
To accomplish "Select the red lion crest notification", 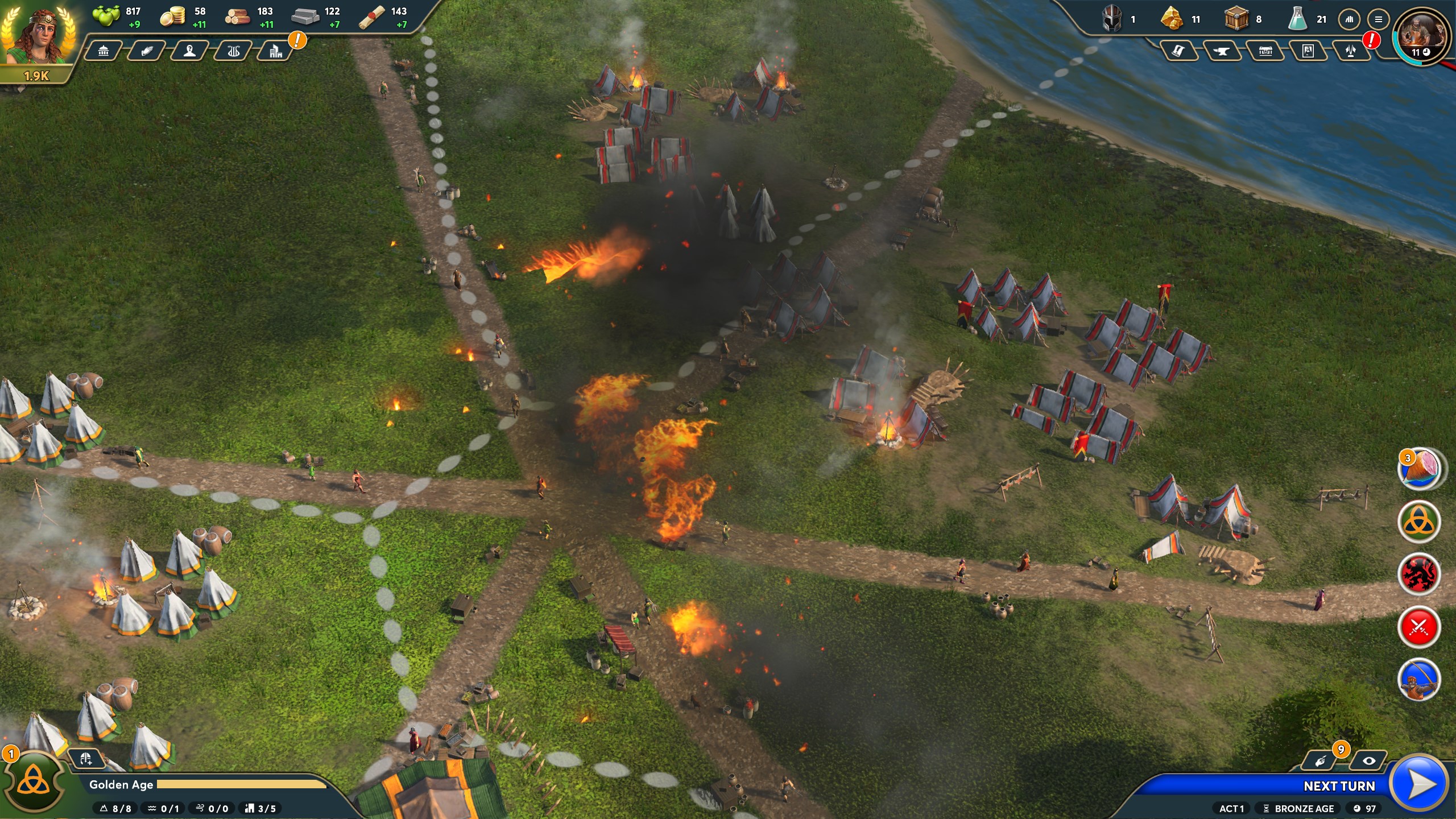I will (1419, 574).
